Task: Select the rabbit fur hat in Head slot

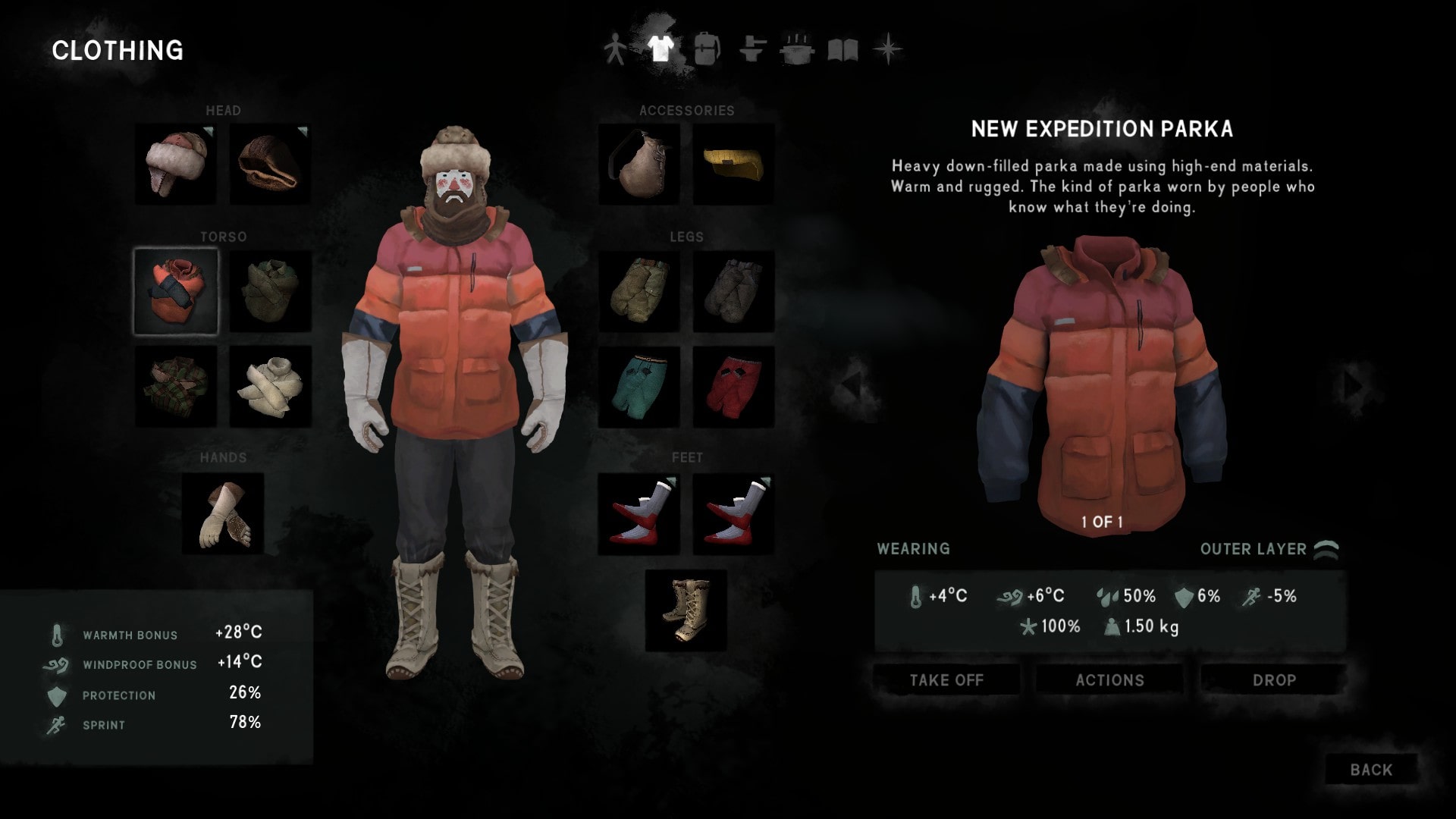Action: 174,164
